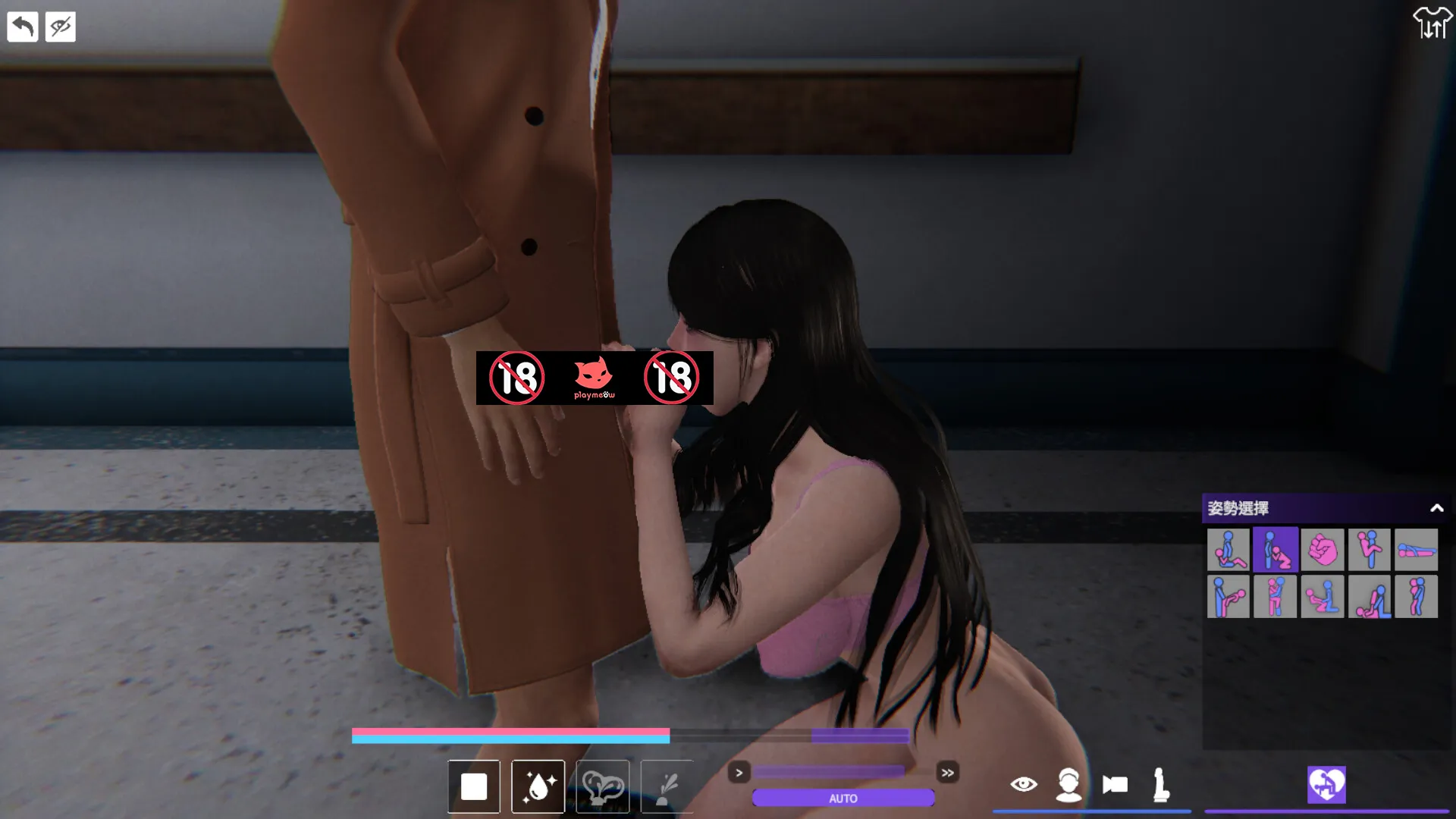
Task: Click the single-arrow speed button
Action: point(739,773)
